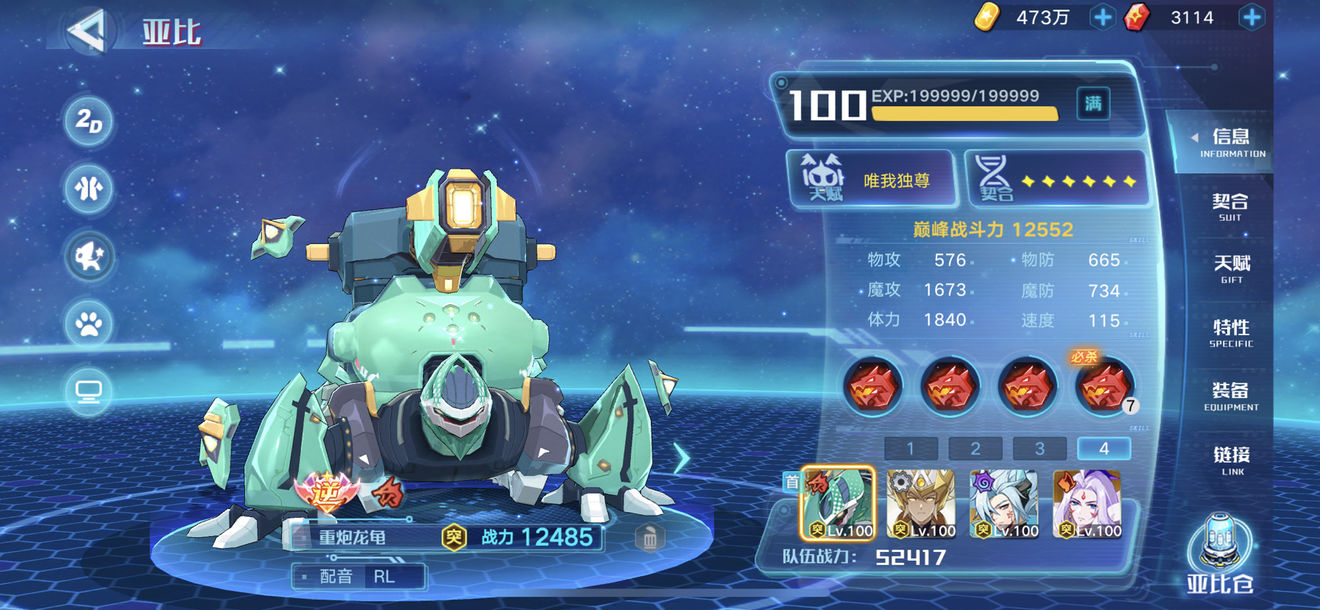
Task: Click the monitor screen icon
Action: [89, 390]
